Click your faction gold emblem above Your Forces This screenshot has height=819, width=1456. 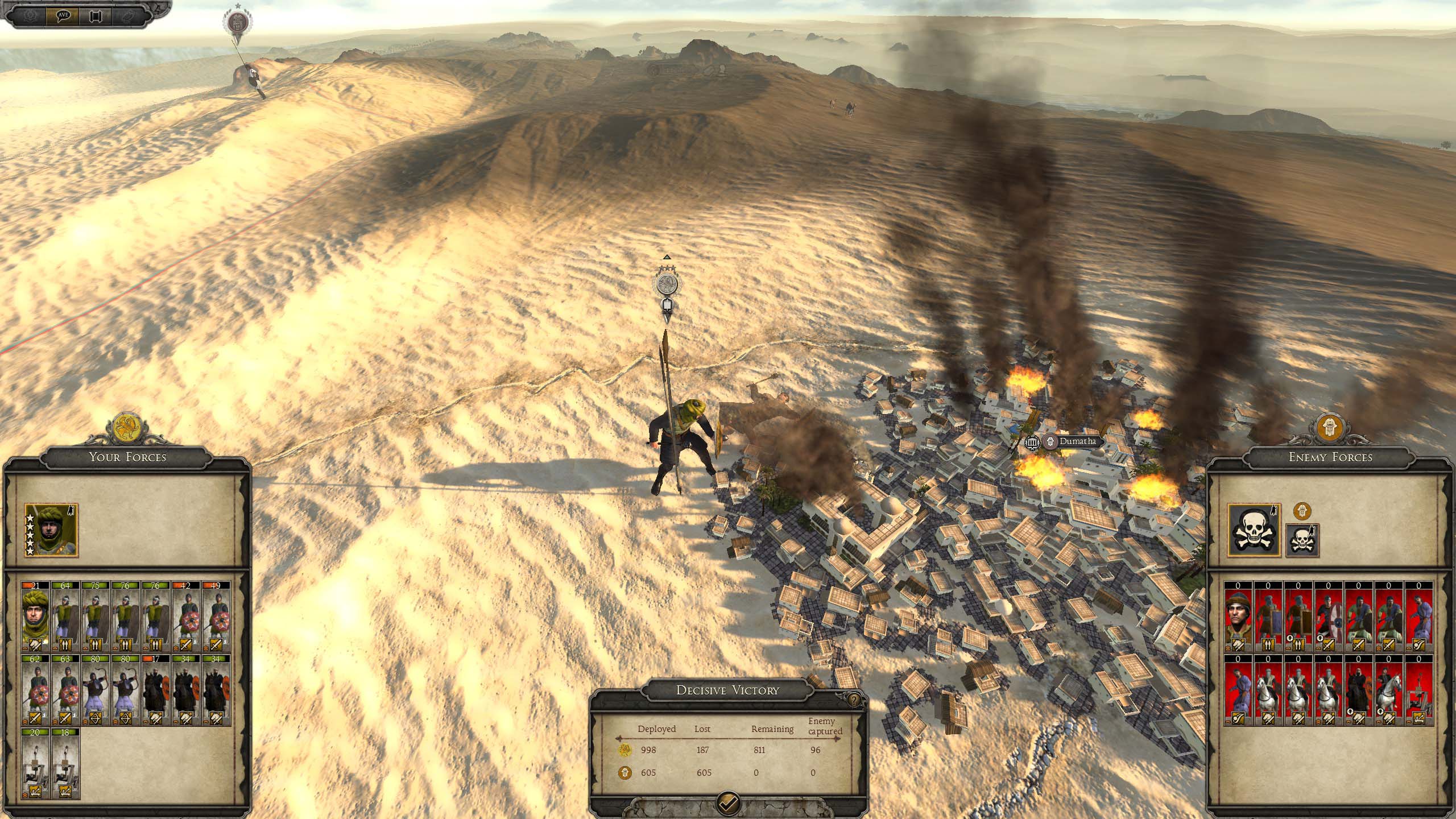pyautogui.click(x=127, y=429)
